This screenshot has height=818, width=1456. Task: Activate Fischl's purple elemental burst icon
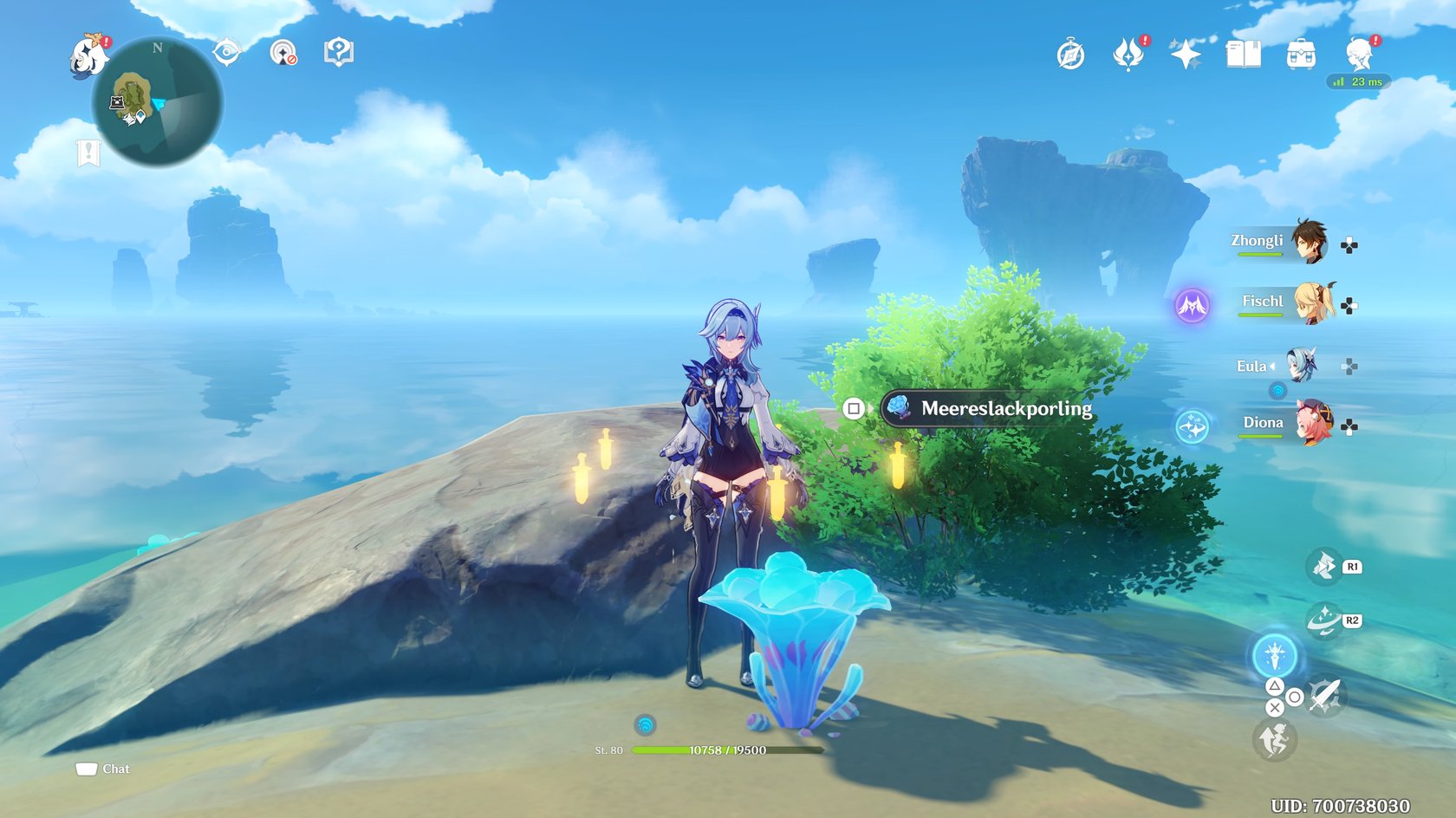click(x=1192, y=305)
